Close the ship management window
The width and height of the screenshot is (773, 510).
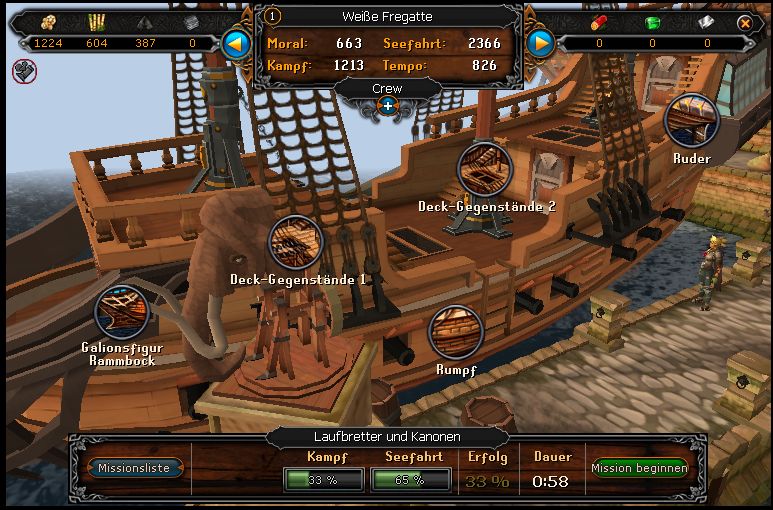coord(745,22)
